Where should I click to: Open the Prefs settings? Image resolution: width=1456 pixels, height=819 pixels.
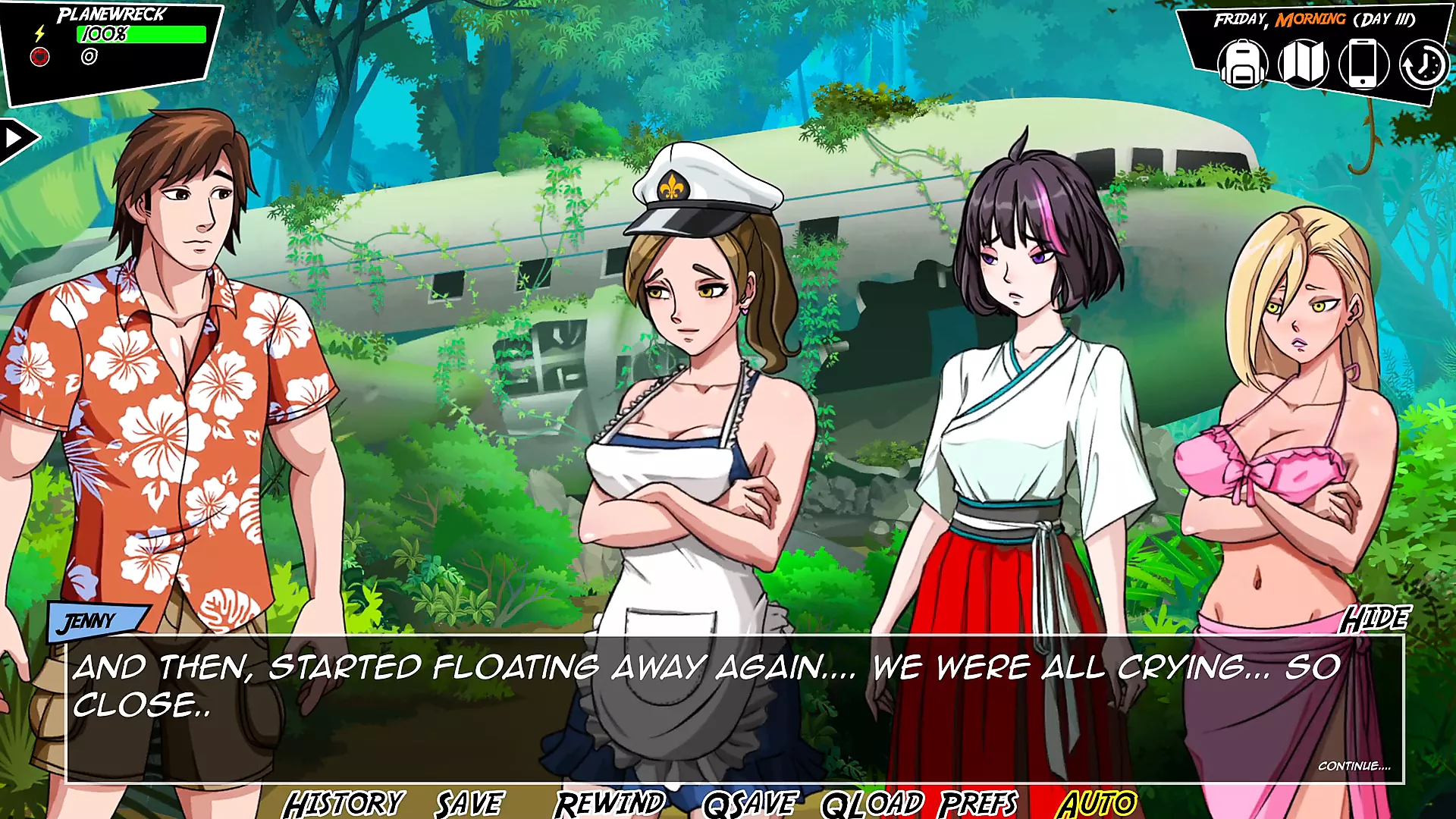point(978,804)
